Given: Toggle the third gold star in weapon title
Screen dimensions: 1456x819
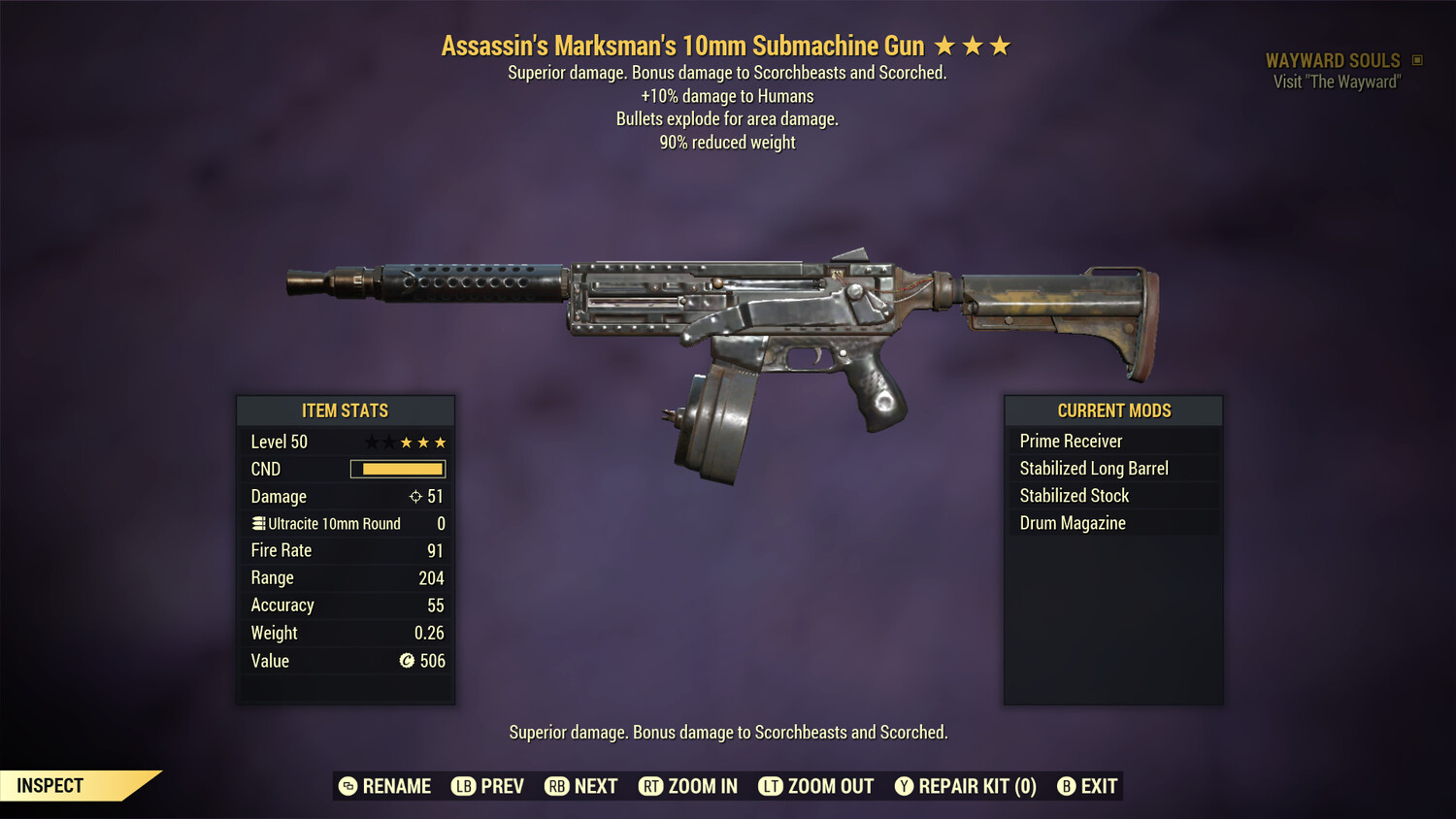Looking at the screenshot, I should point(1000,45).
